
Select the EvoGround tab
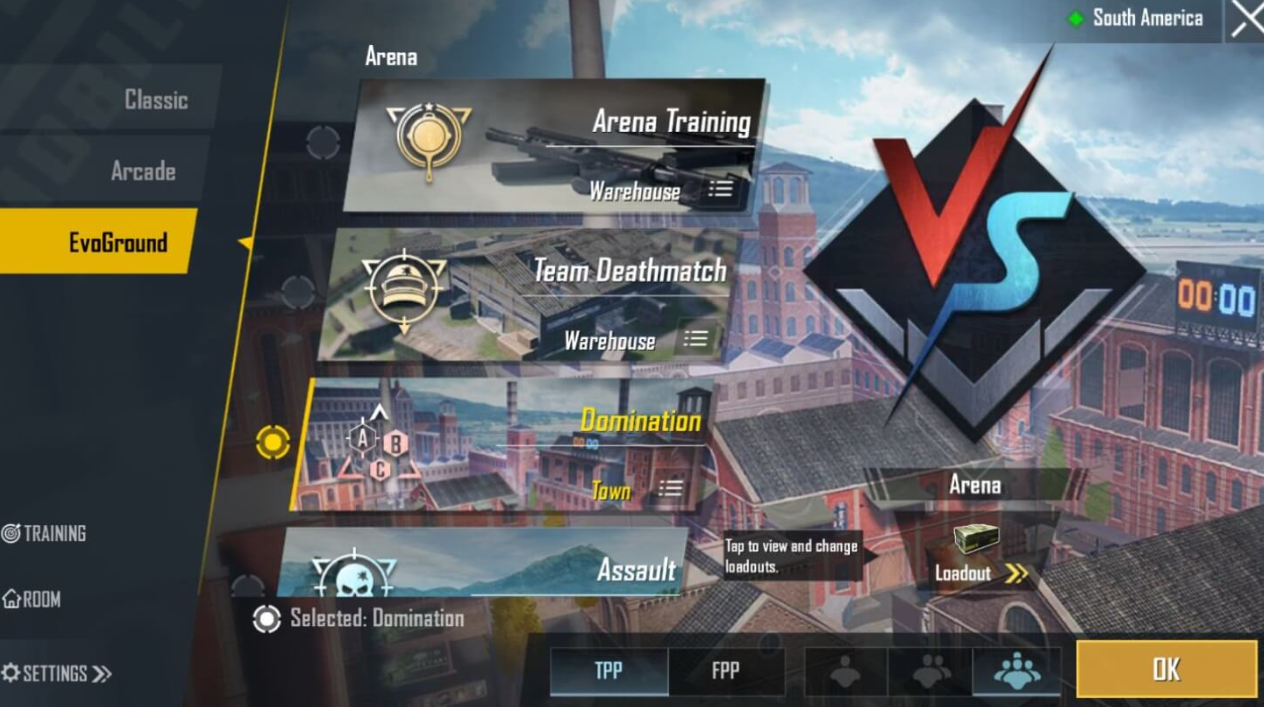[x=117, y=242]
